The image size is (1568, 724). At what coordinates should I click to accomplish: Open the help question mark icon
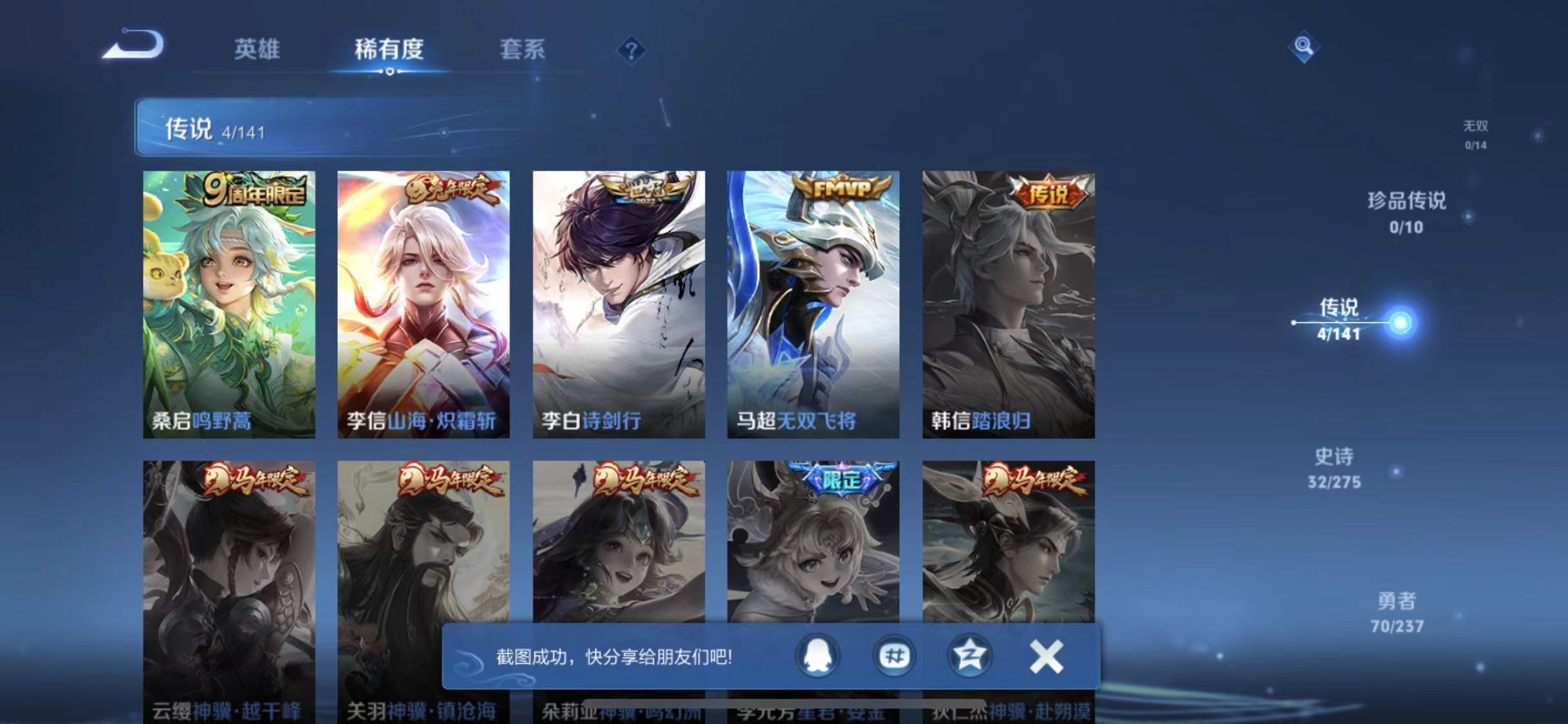pyautogui.click(x=632, y=50)
